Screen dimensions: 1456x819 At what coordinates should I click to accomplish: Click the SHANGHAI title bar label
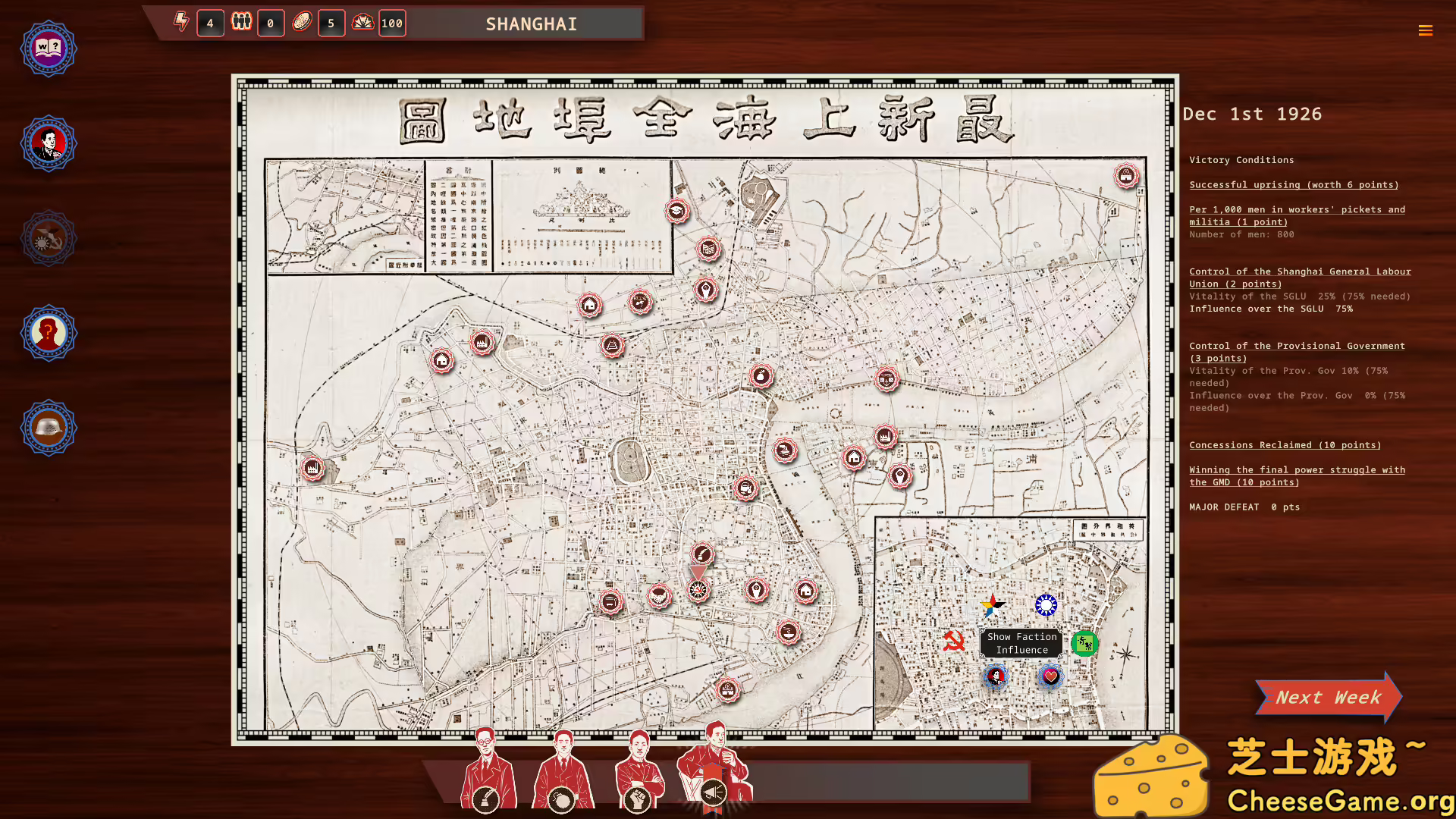click(531, 24)
